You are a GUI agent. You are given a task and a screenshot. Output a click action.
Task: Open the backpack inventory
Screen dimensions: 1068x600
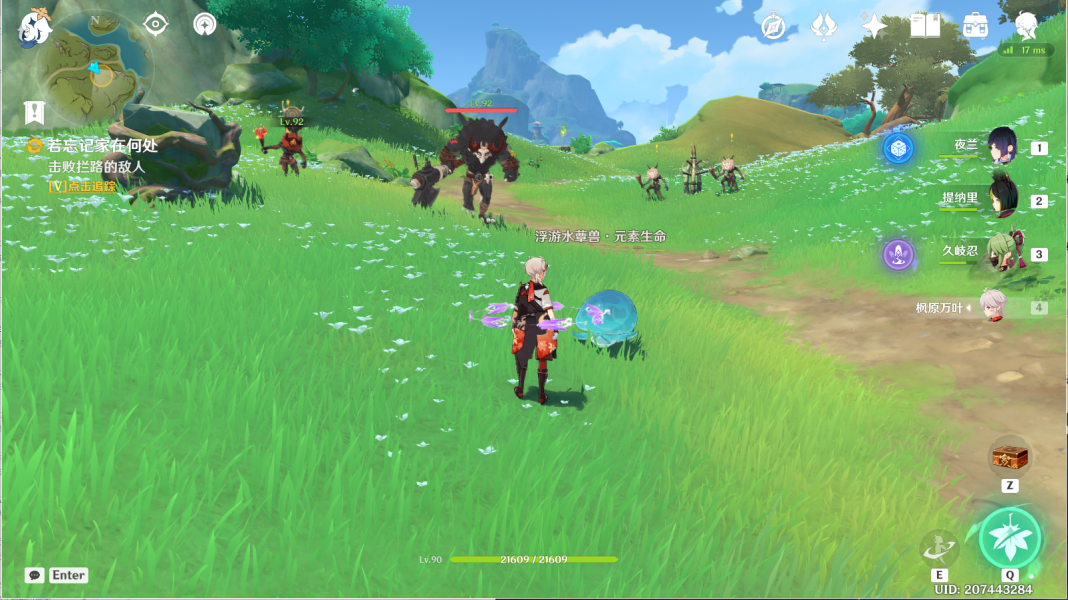point(976,27)
